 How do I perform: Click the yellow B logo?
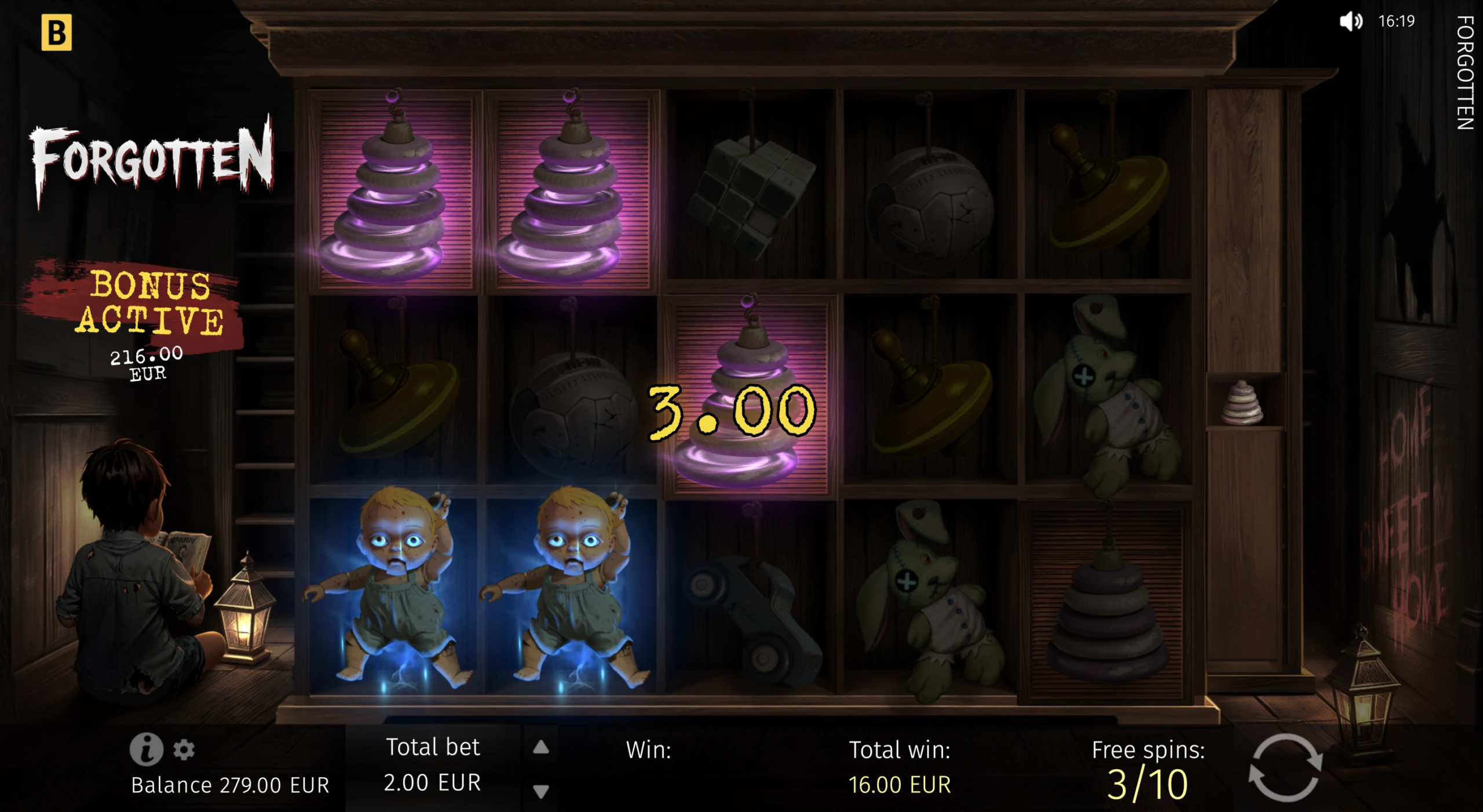(x=57, y=32)
